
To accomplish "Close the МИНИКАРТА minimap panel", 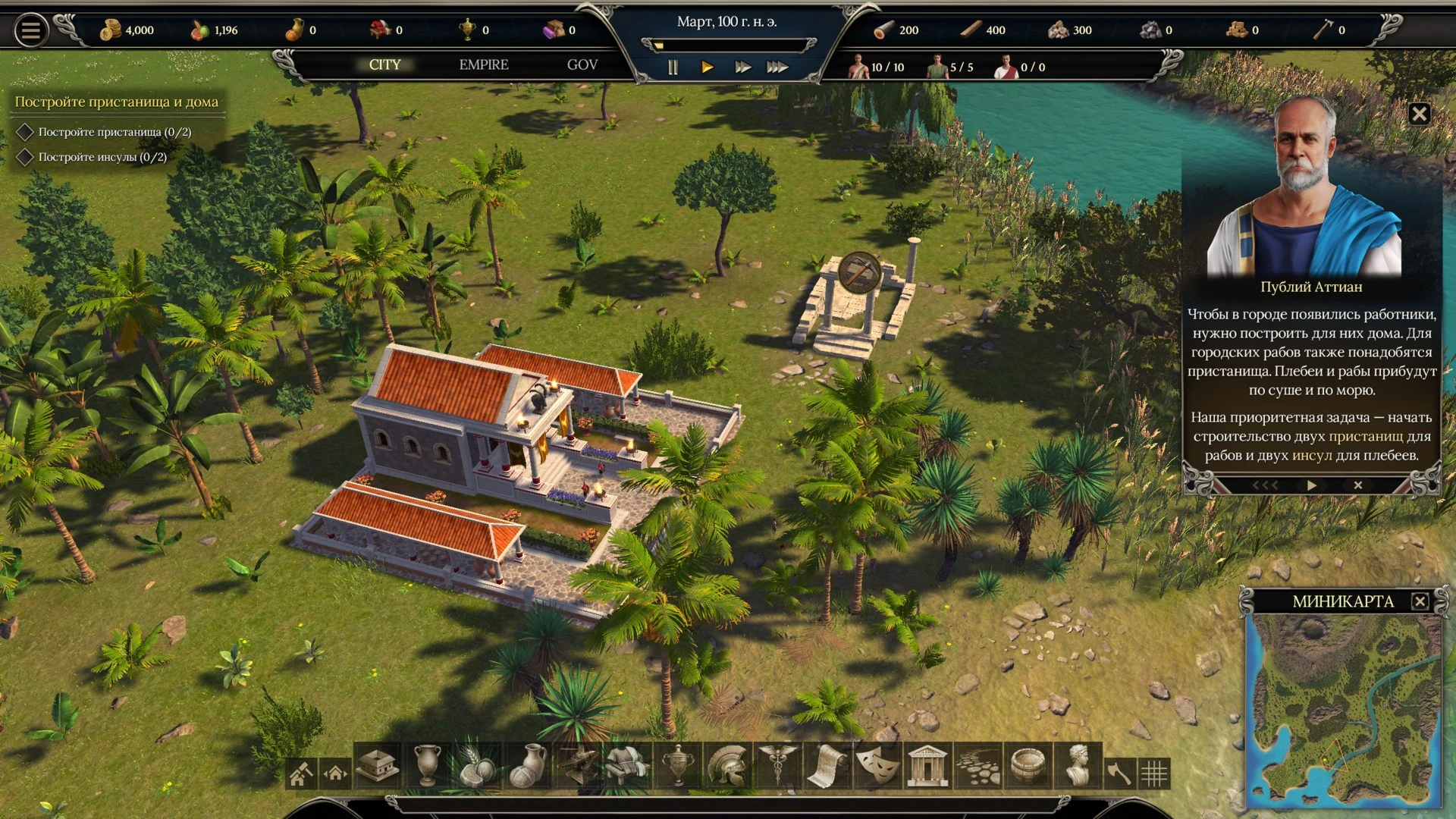I will 1420,601.
